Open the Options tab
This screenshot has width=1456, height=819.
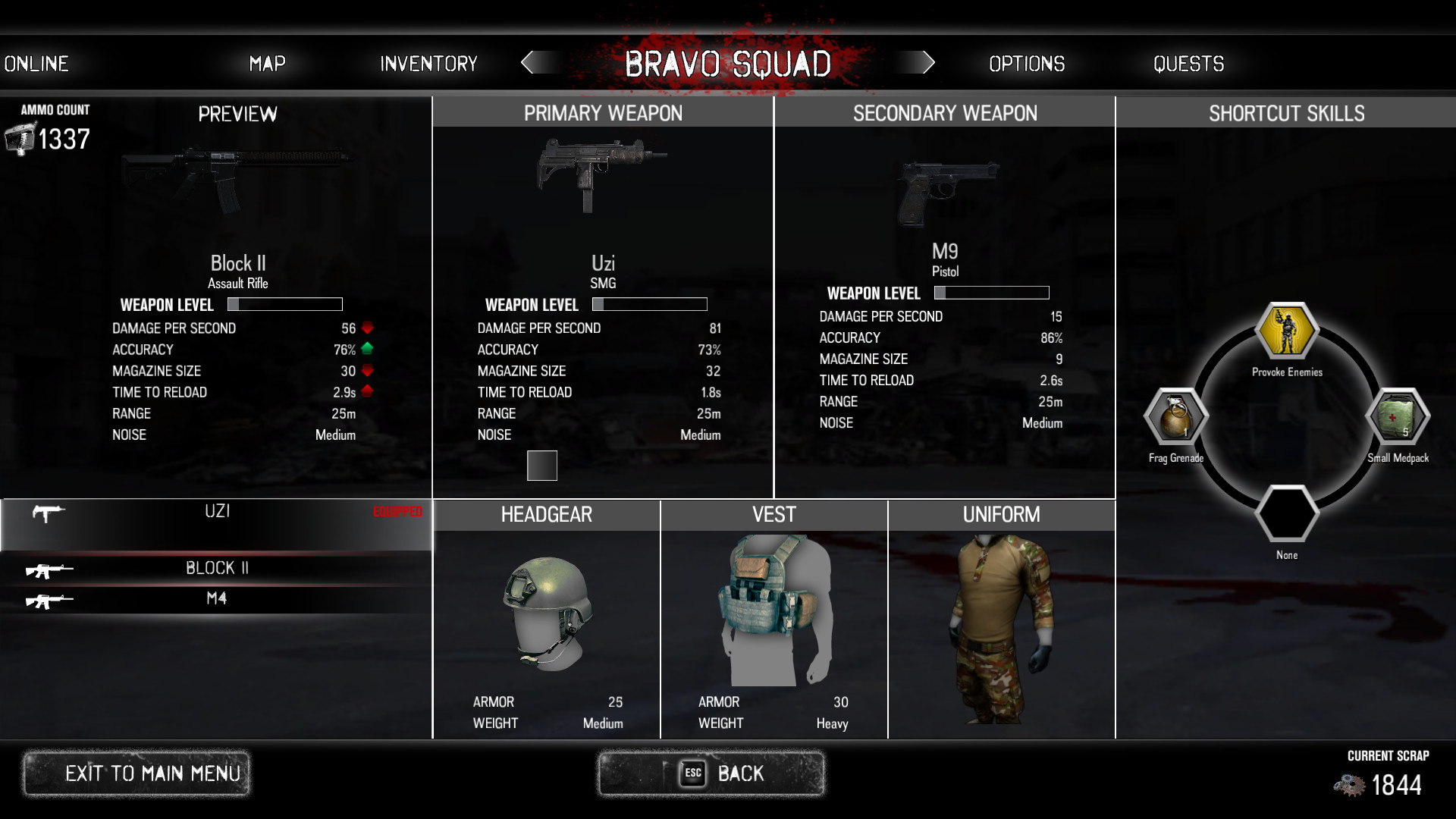click(x=1026, y=64)
